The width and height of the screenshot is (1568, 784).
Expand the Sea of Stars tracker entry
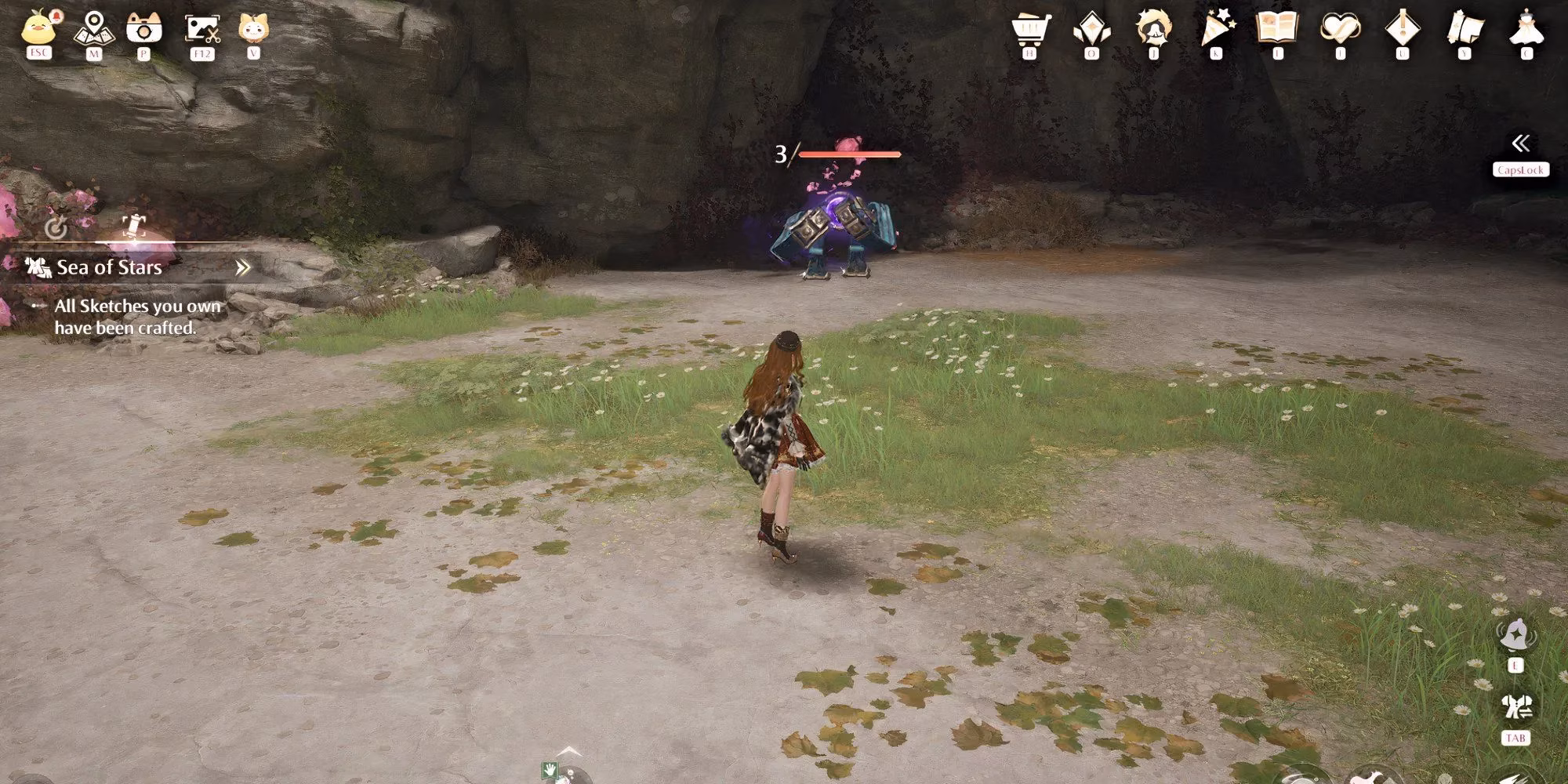coord(243,268)
